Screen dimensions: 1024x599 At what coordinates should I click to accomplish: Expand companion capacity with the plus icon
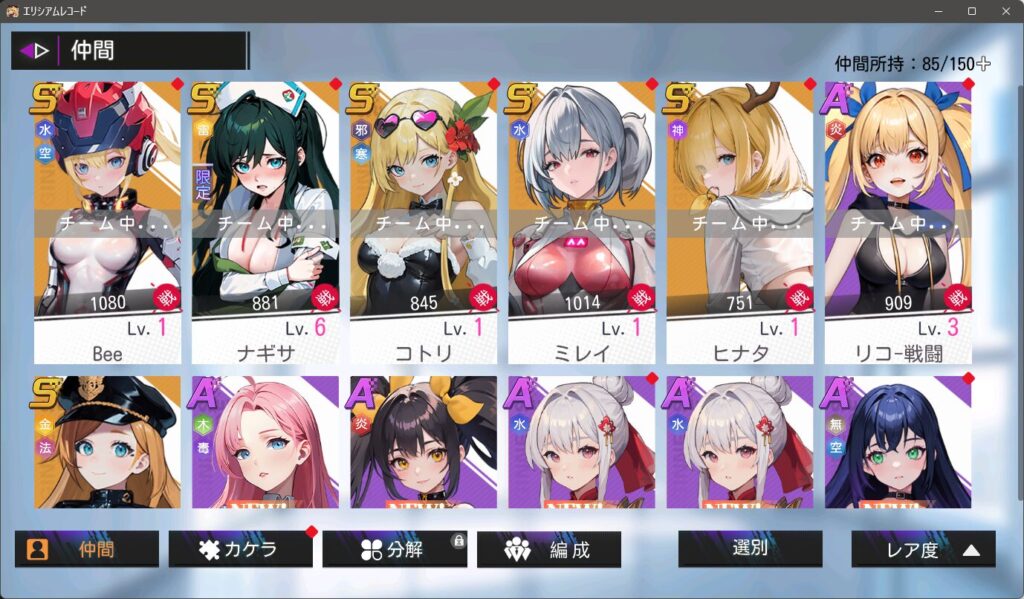click(983, 64)
